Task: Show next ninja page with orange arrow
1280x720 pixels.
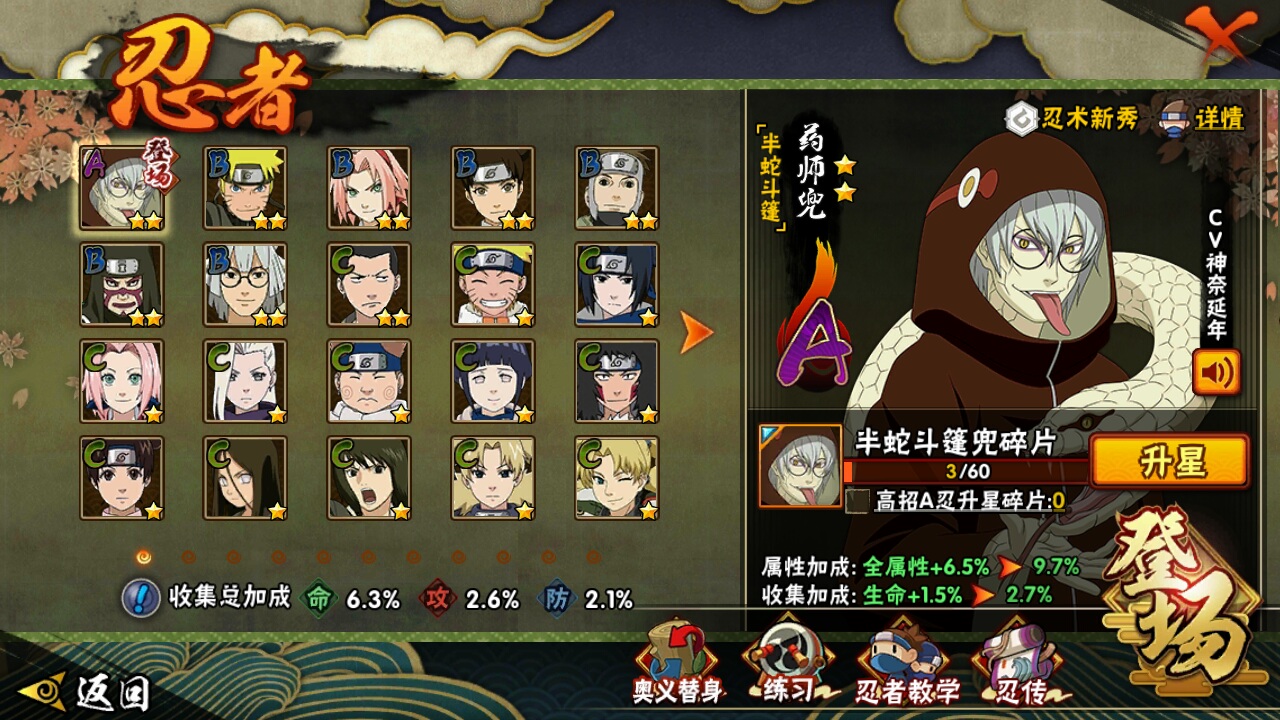Action: click(x=696, y=332)
